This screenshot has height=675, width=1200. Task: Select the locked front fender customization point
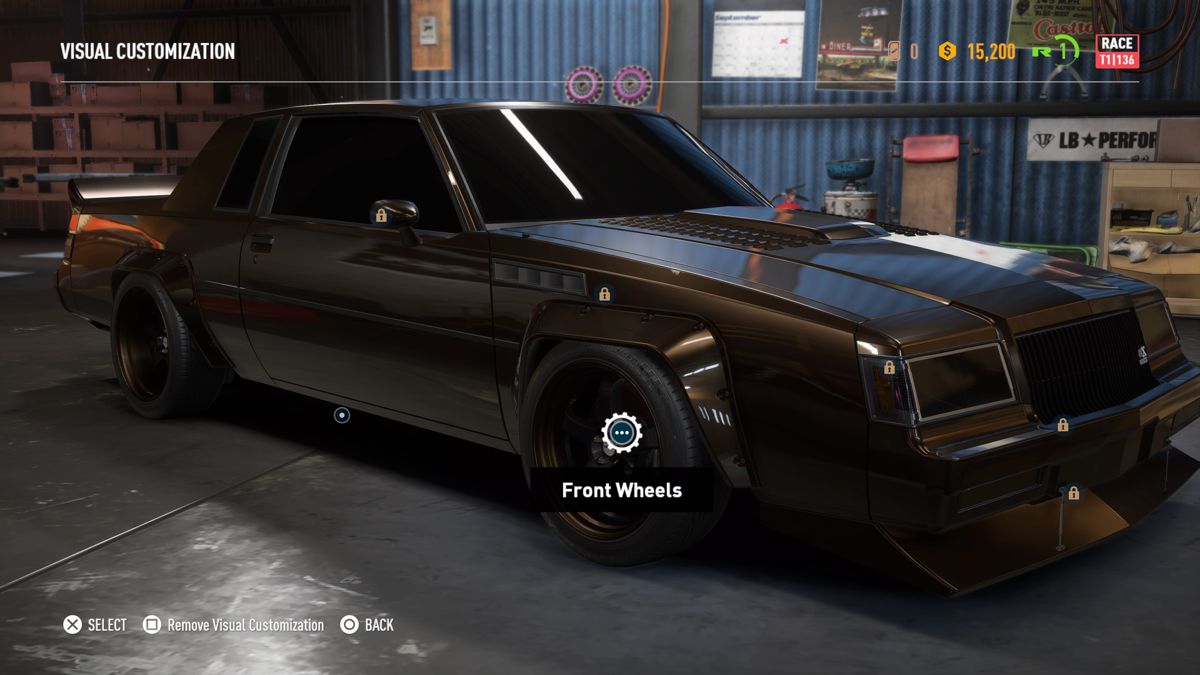[604, 294]
